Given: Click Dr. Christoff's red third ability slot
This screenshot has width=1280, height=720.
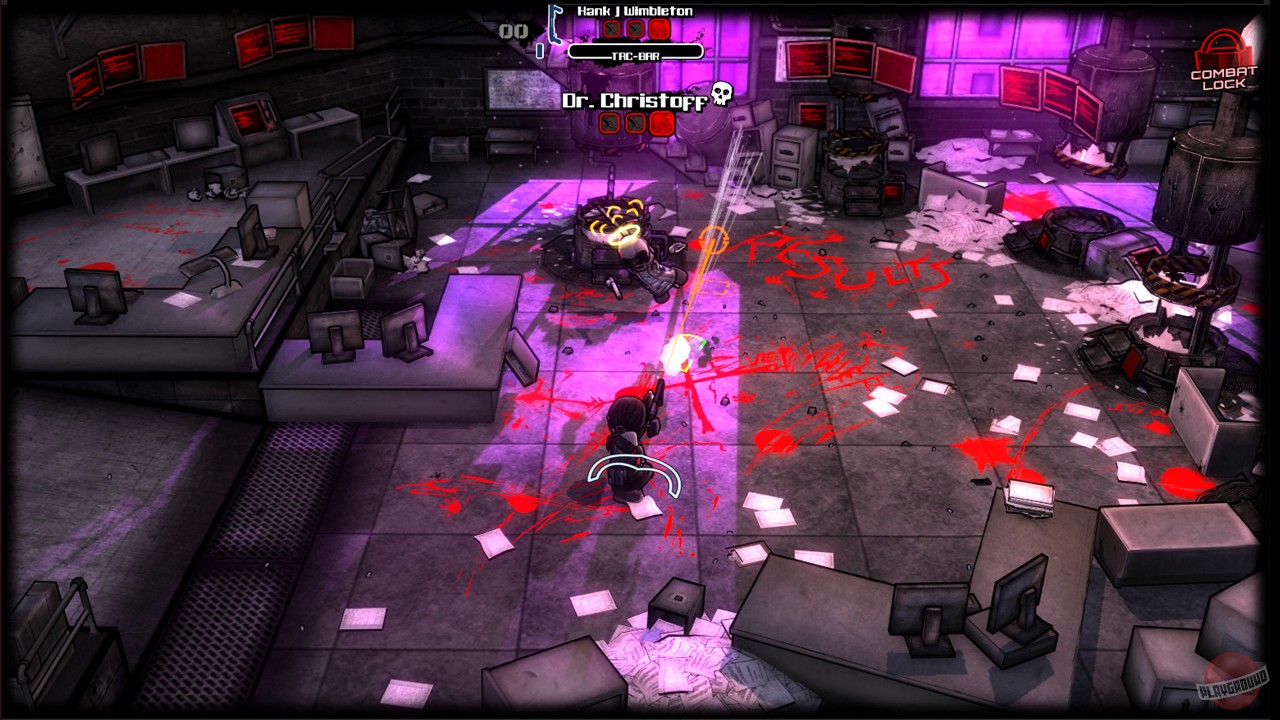Looking at the screenshot, I should tap(661, 123).
